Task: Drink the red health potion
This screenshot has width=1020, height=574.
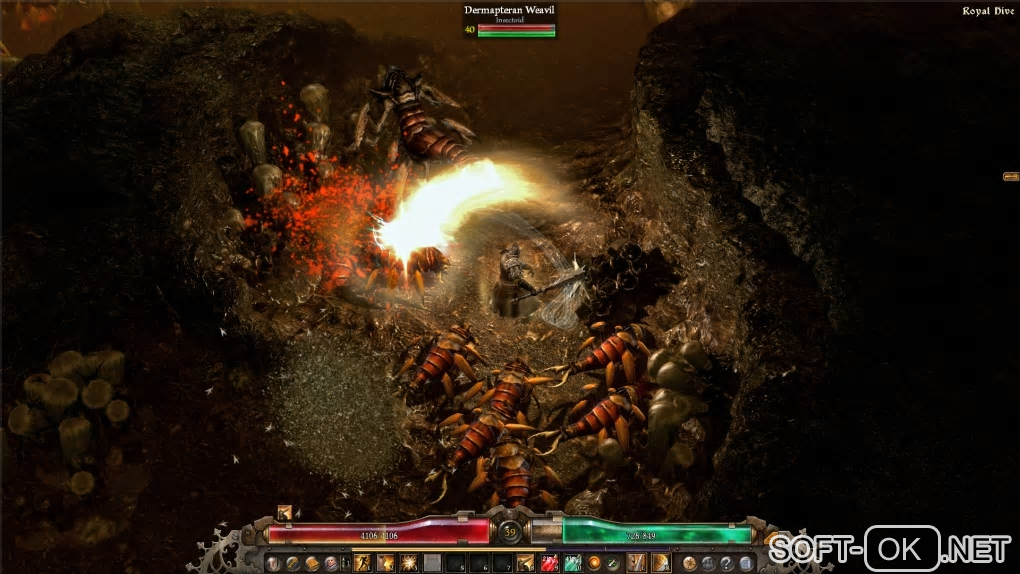Action: coord(549,563)
